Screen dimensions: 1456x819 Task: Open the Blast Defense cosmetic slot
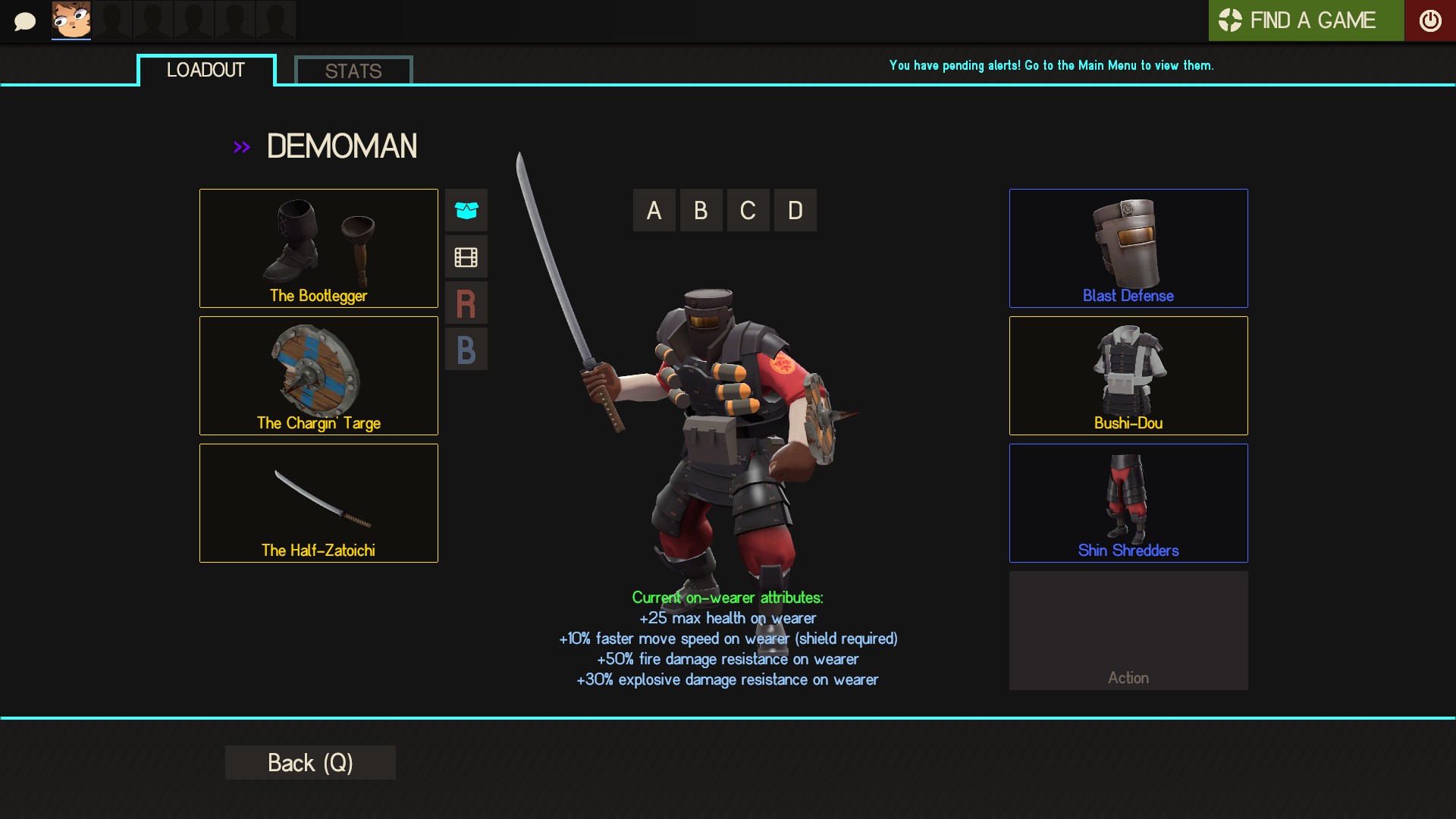click(1128, 248)
